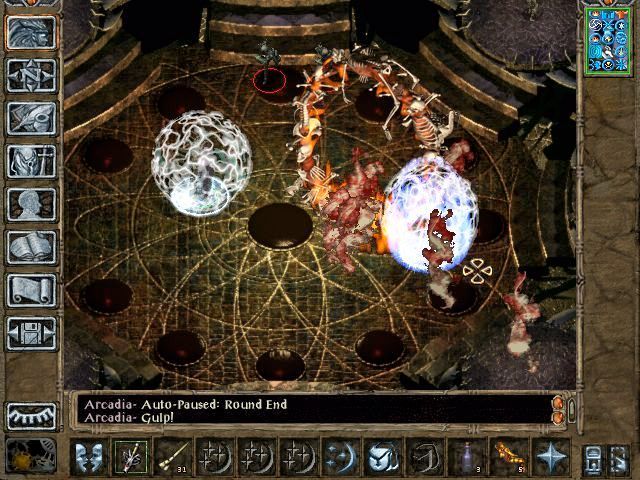Open the priest scroll screen
The image size is (640, 480).
[31, 290]
